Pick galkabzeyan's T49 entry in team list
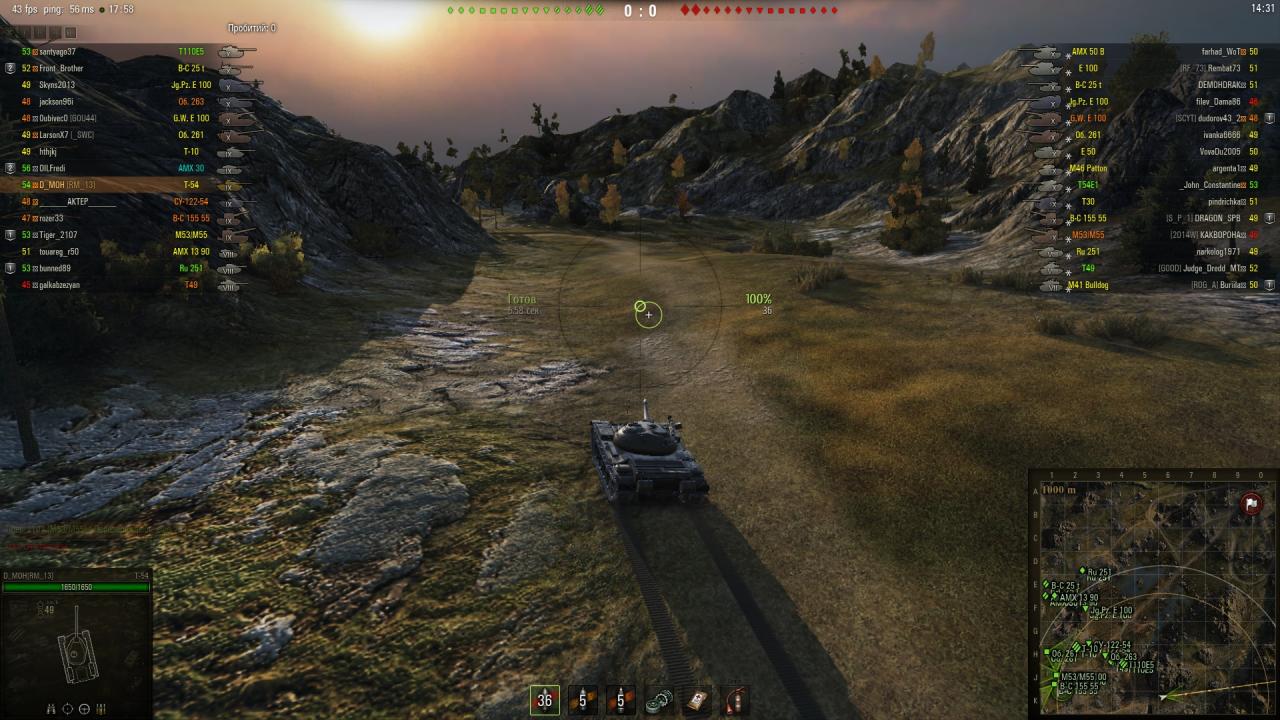Viewport: 1280px width, 720px height. click(130, 285)
